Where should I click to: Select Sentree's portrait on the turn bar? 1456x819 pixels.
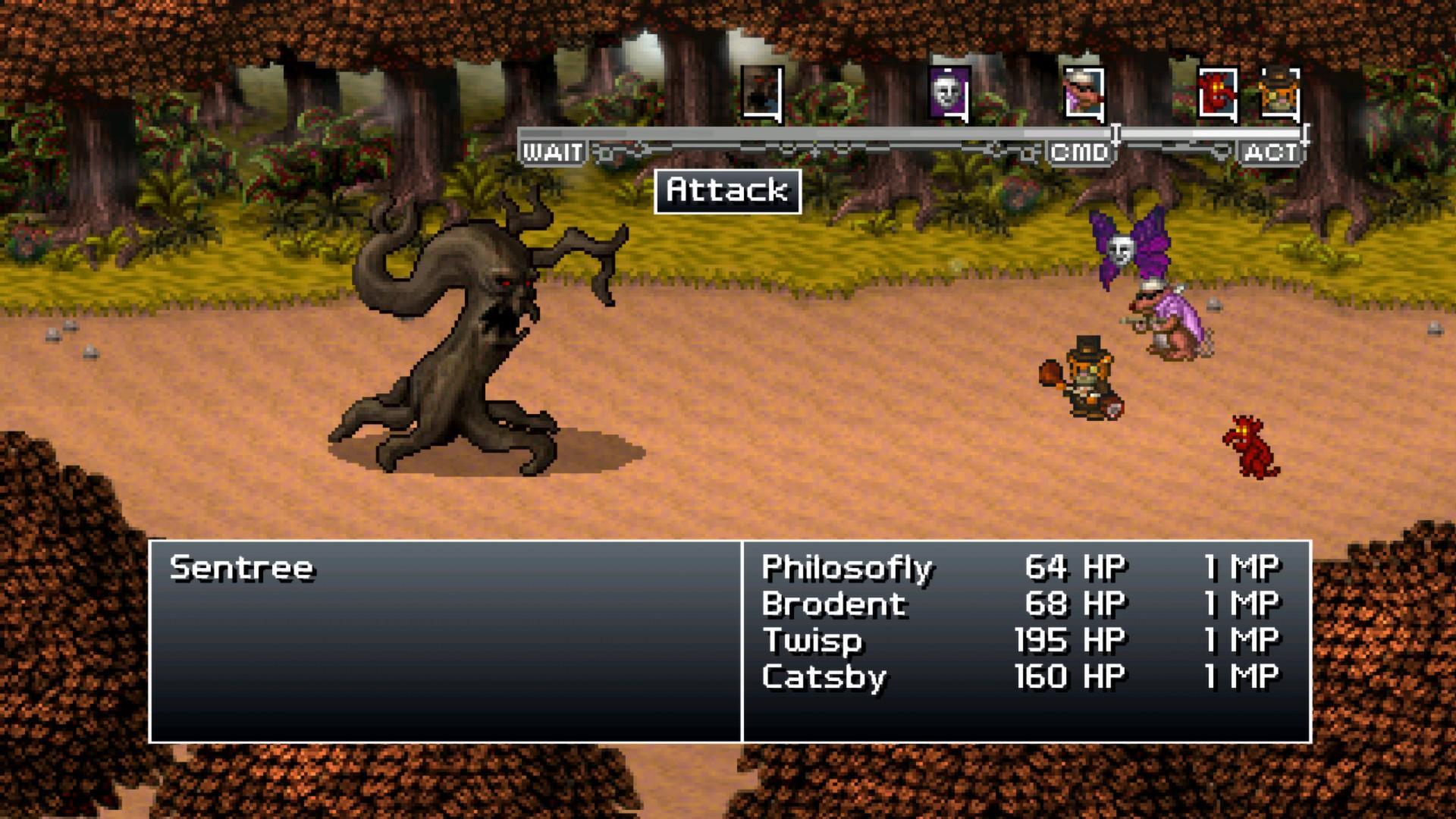(x=756, y=93)
